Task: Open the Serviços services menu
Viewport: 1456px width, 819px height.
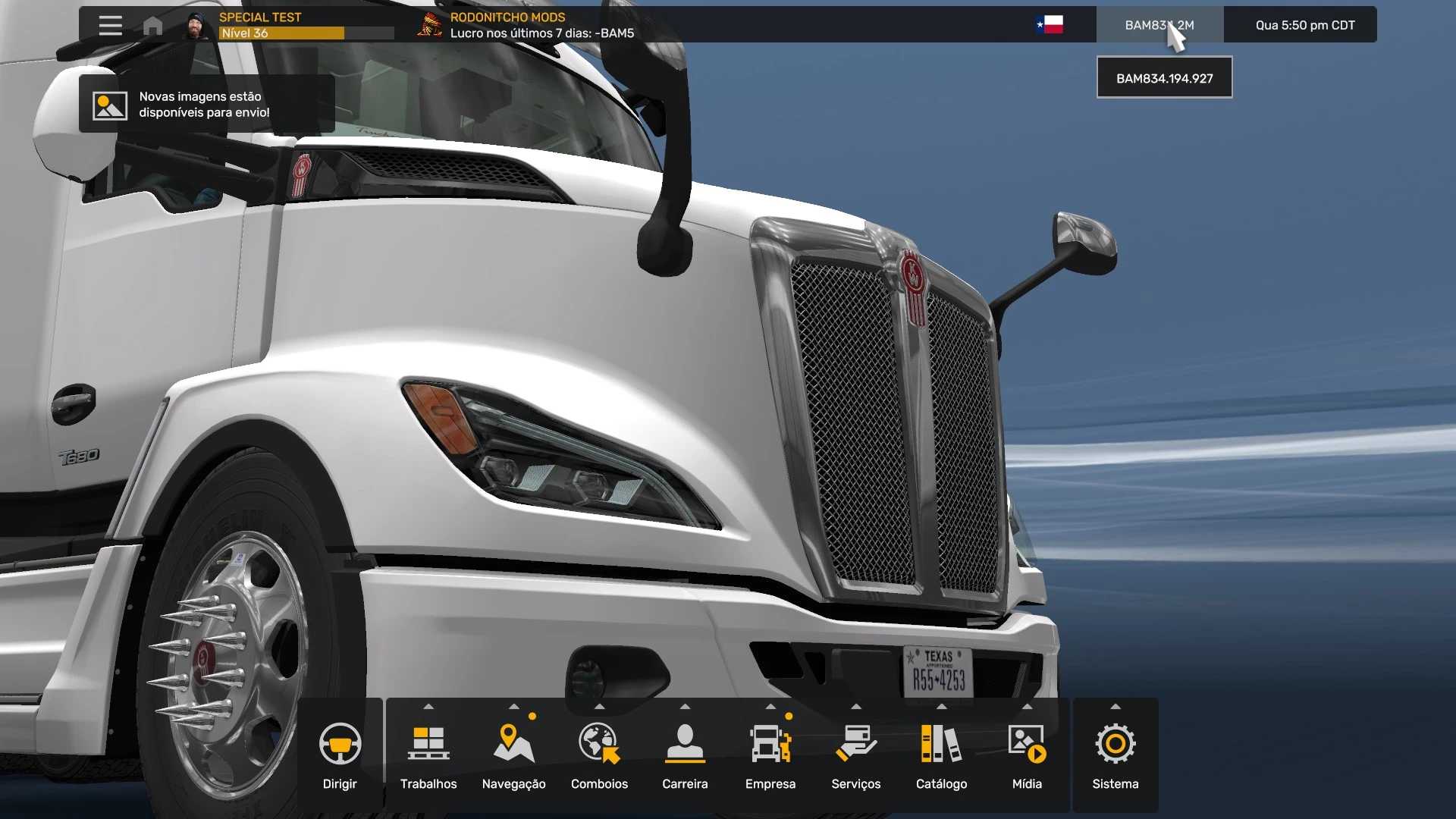Action: click(856, 755)
